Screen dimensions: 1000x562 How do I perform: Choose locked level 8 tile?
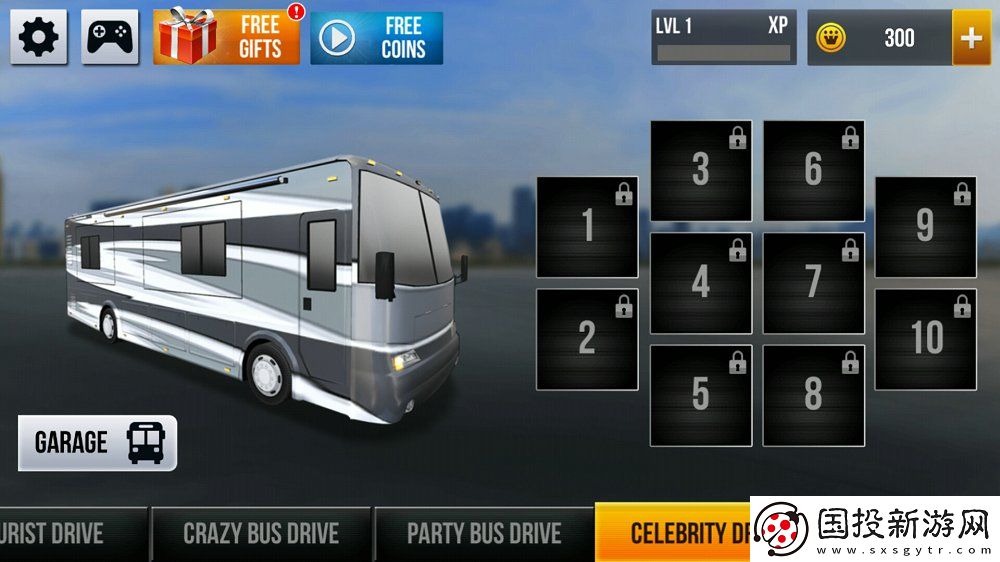[x=814, y=395]
